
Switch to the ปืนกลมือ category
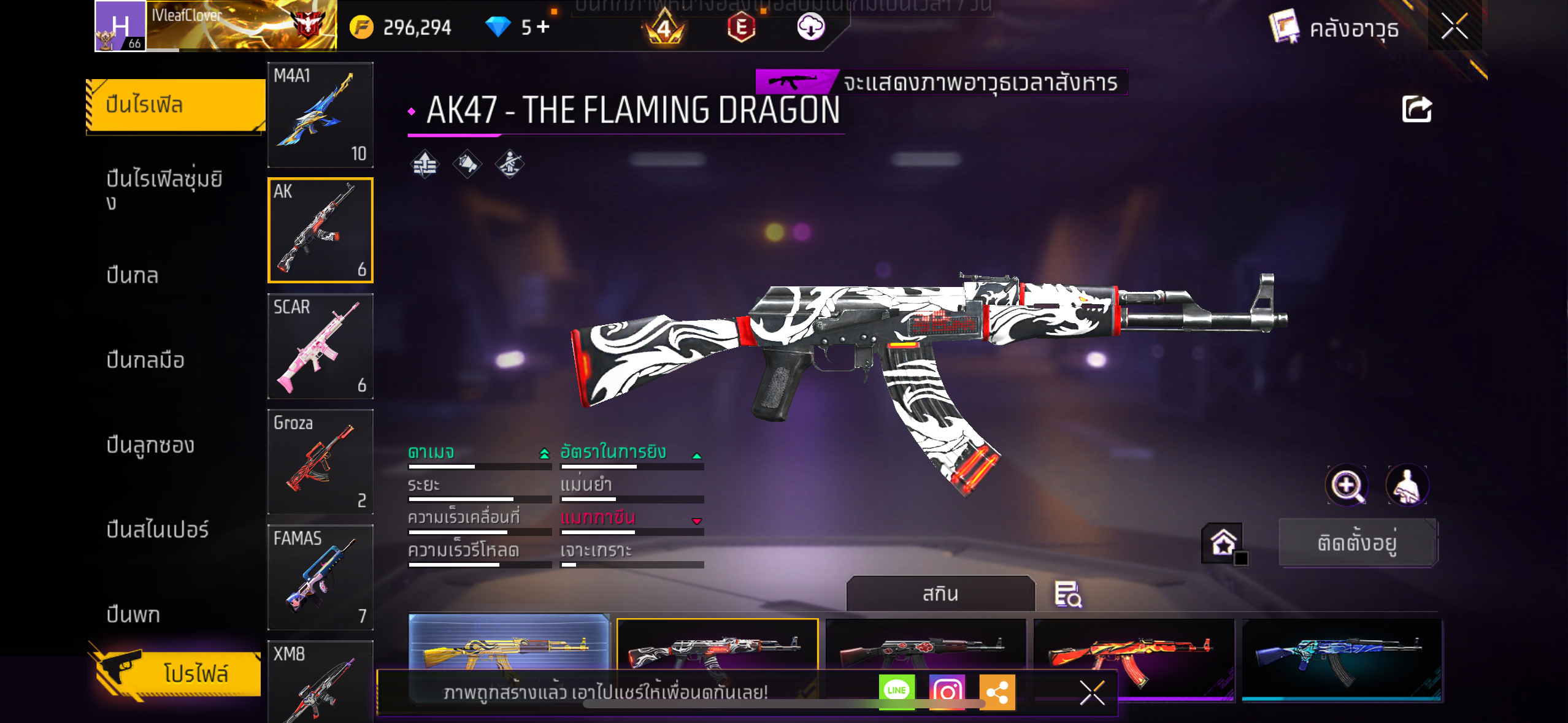(x=145, y=360)
